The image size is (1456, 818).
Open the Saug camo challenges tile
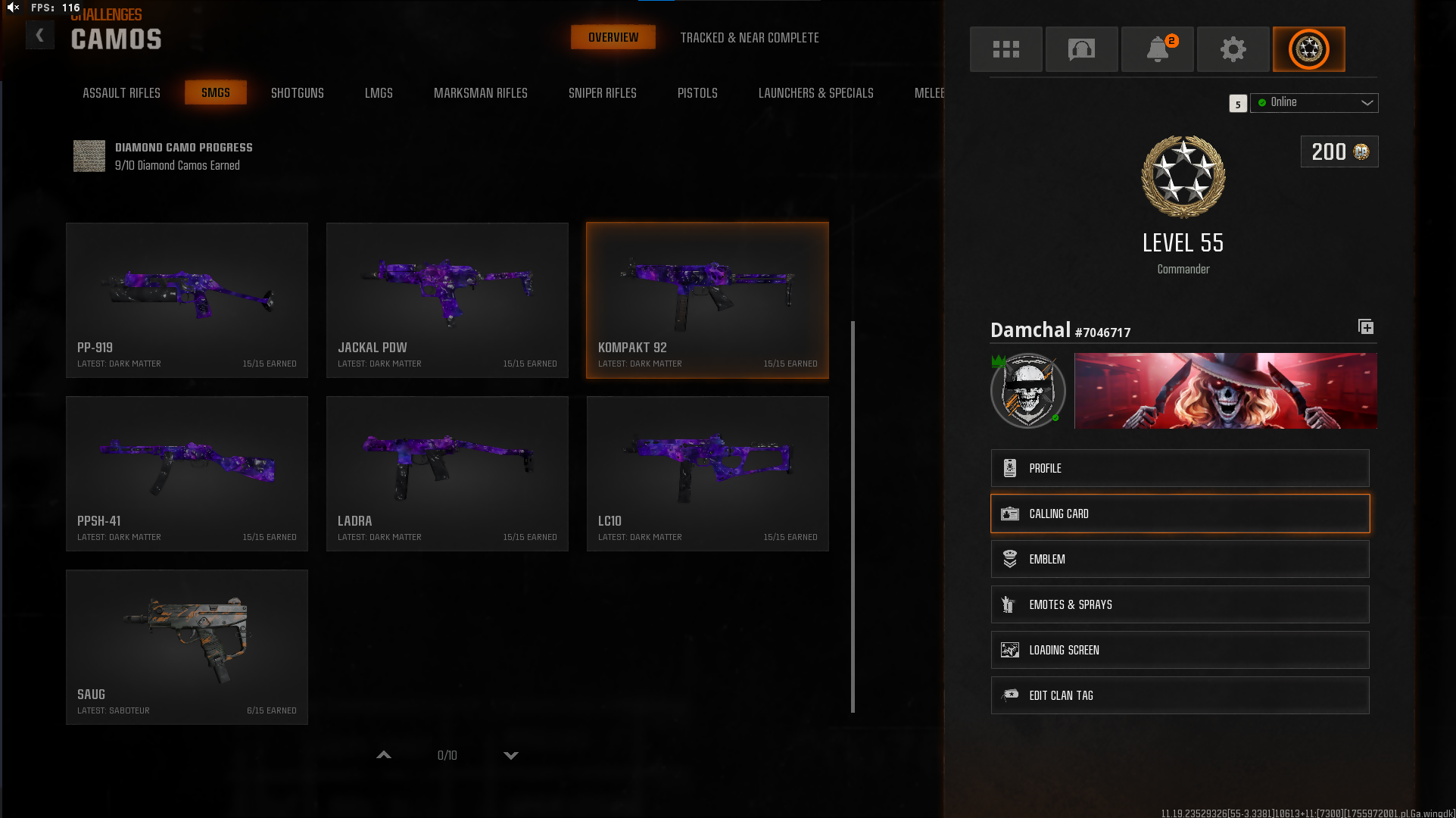[187, 647]
